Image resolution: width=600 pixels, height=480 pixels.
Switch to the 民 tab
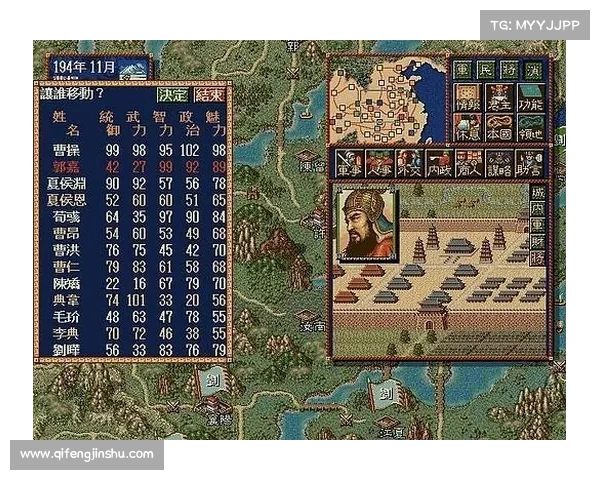point(486,70)
